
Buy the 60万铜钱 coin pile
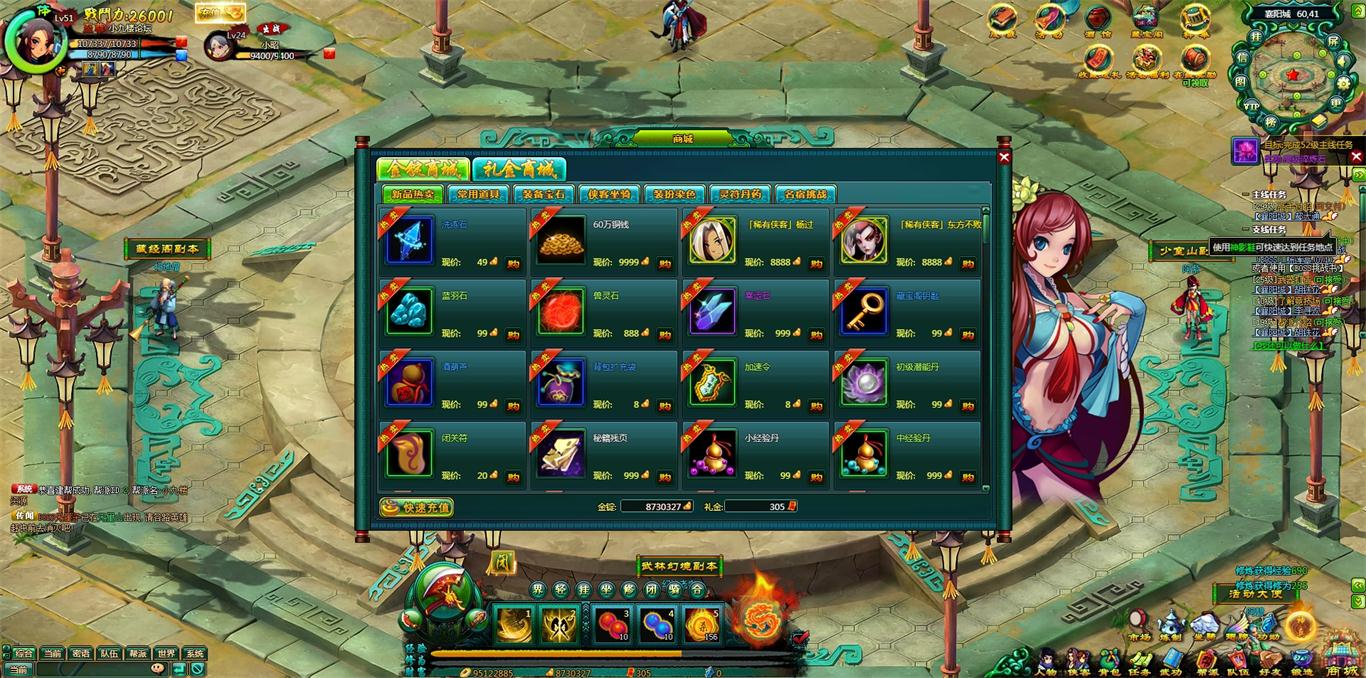point(664,263)
